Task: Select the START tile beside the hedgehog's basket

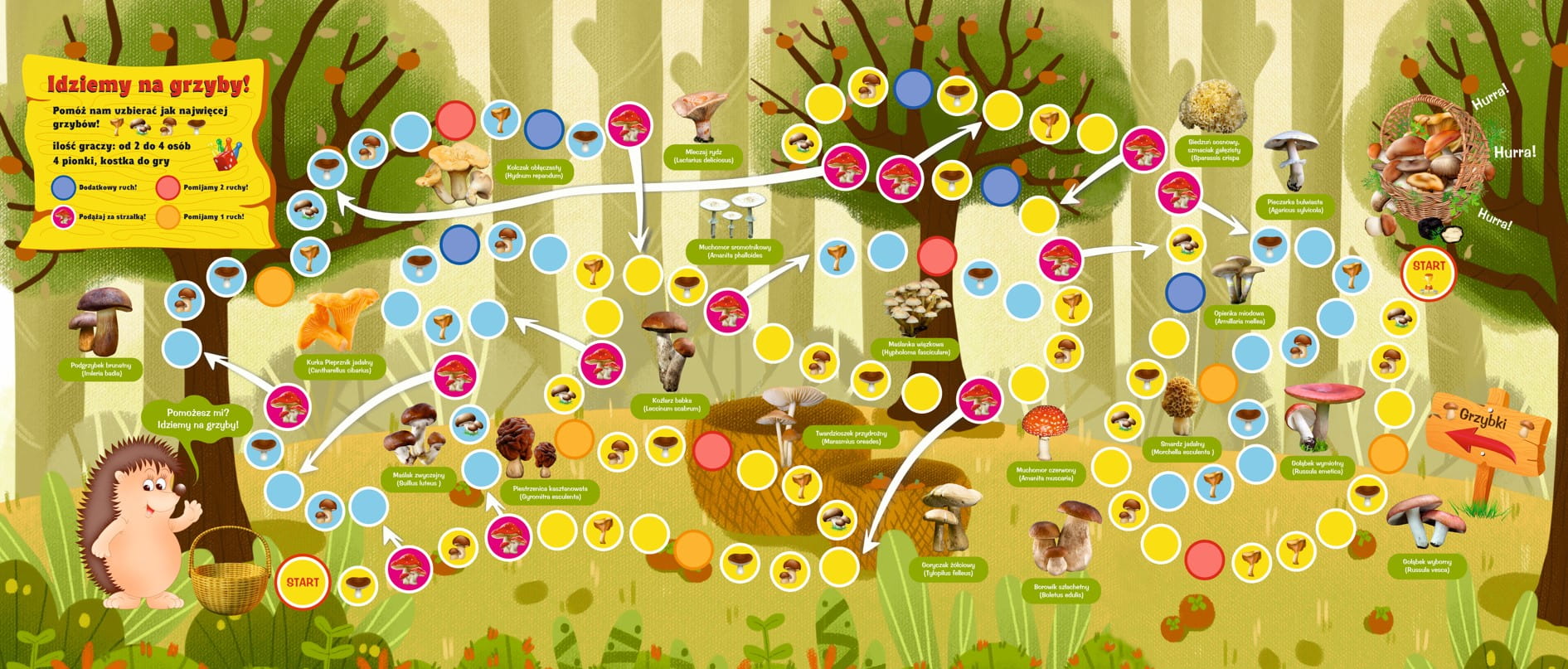Action: coord(302,582)
